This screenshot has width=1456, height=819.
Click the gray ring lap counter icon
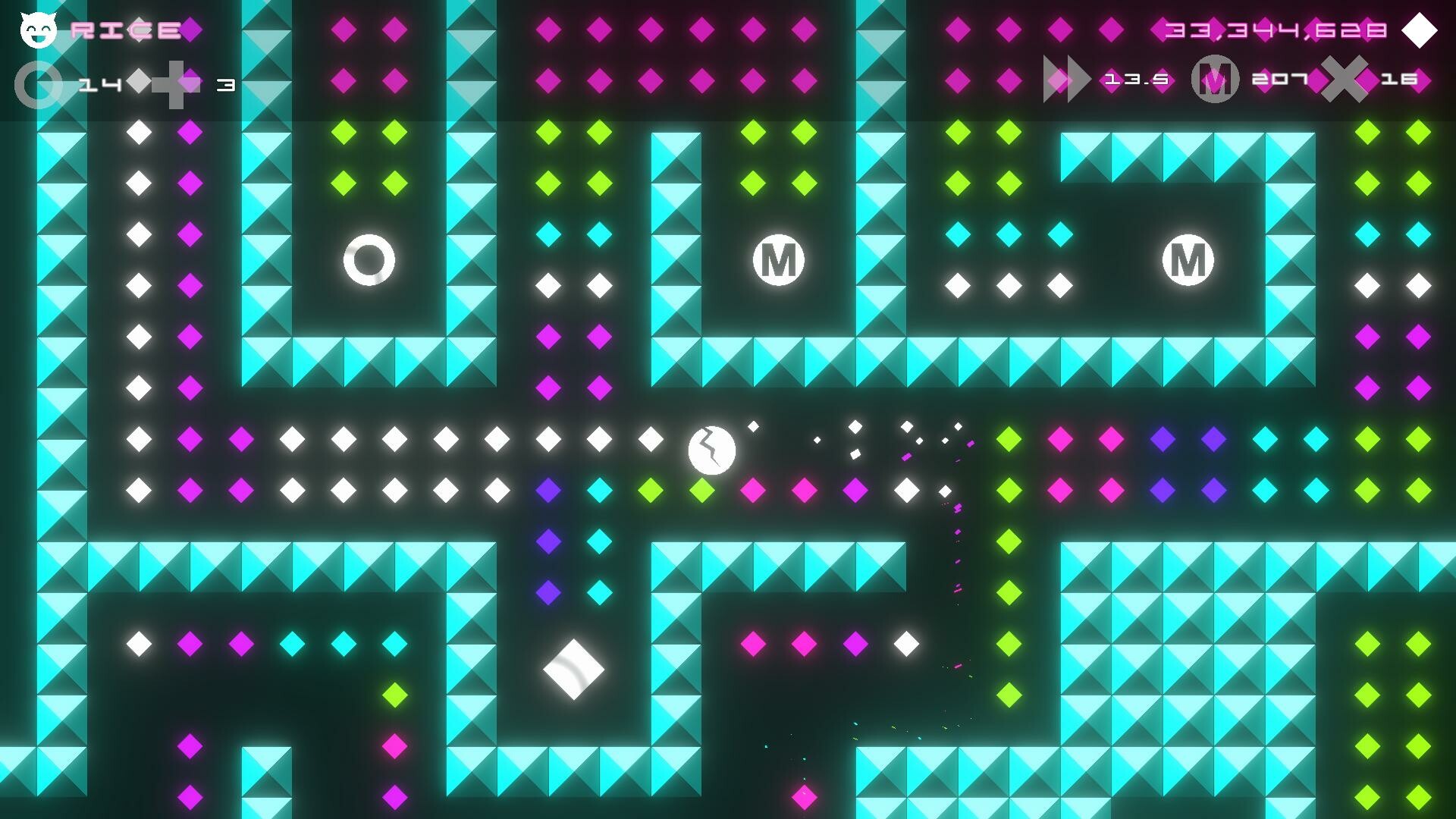[x=39, y=83]
